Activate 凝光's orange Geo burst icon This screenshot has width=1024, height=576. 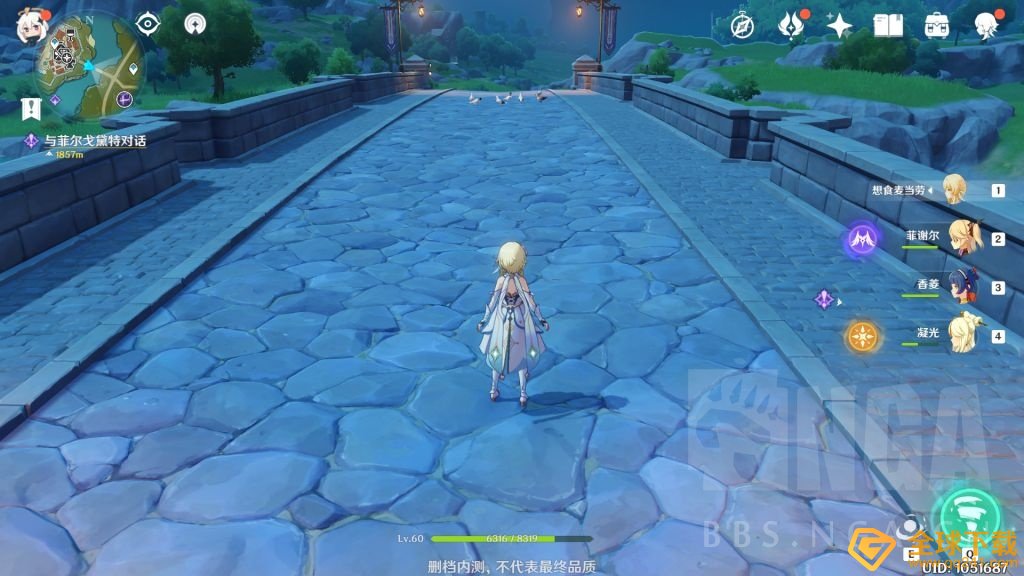click(862, 336)
